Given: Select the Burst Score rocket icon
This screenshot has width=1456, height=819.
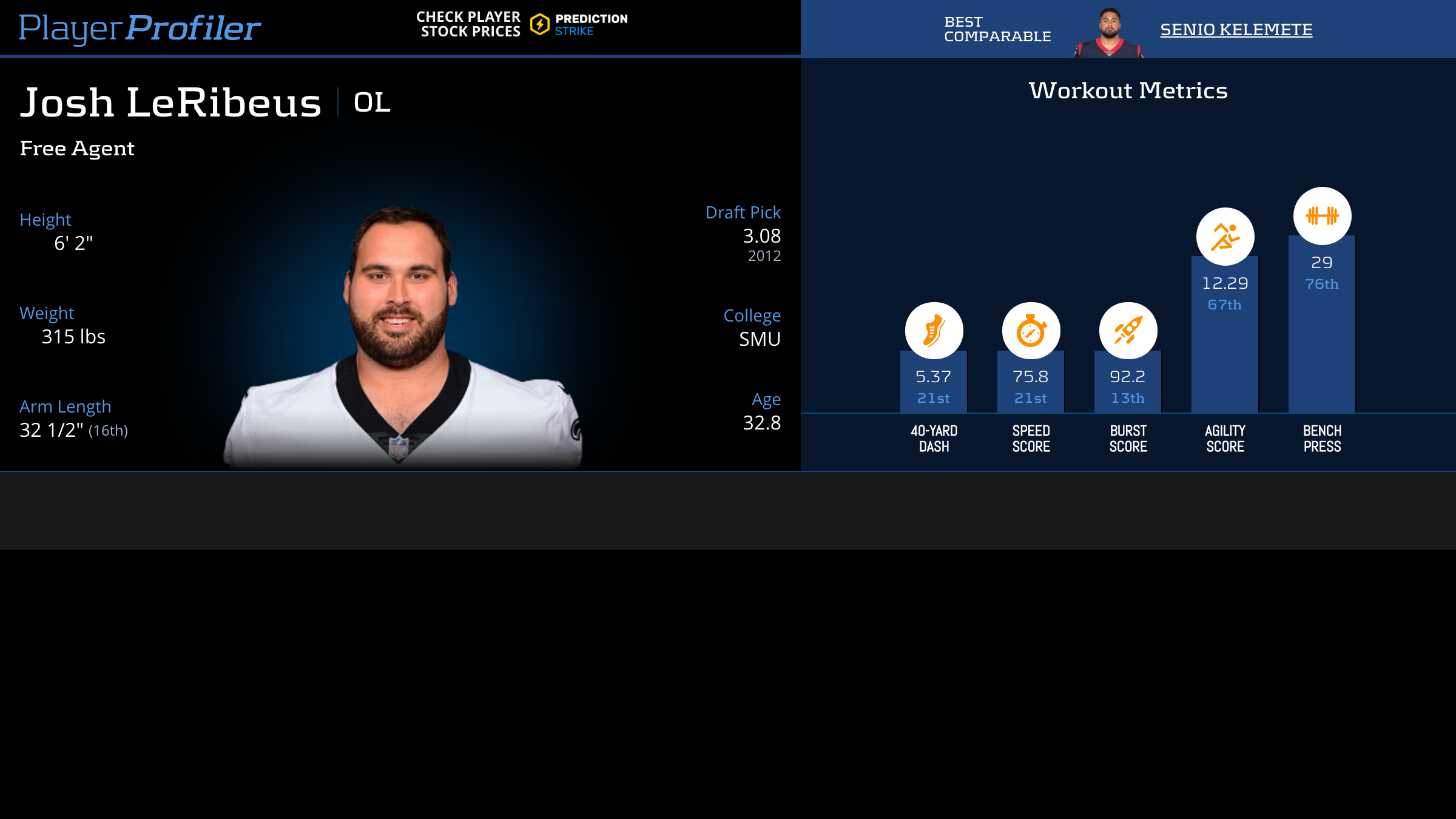Looking at the screenshot, I should click(1128, 331).
